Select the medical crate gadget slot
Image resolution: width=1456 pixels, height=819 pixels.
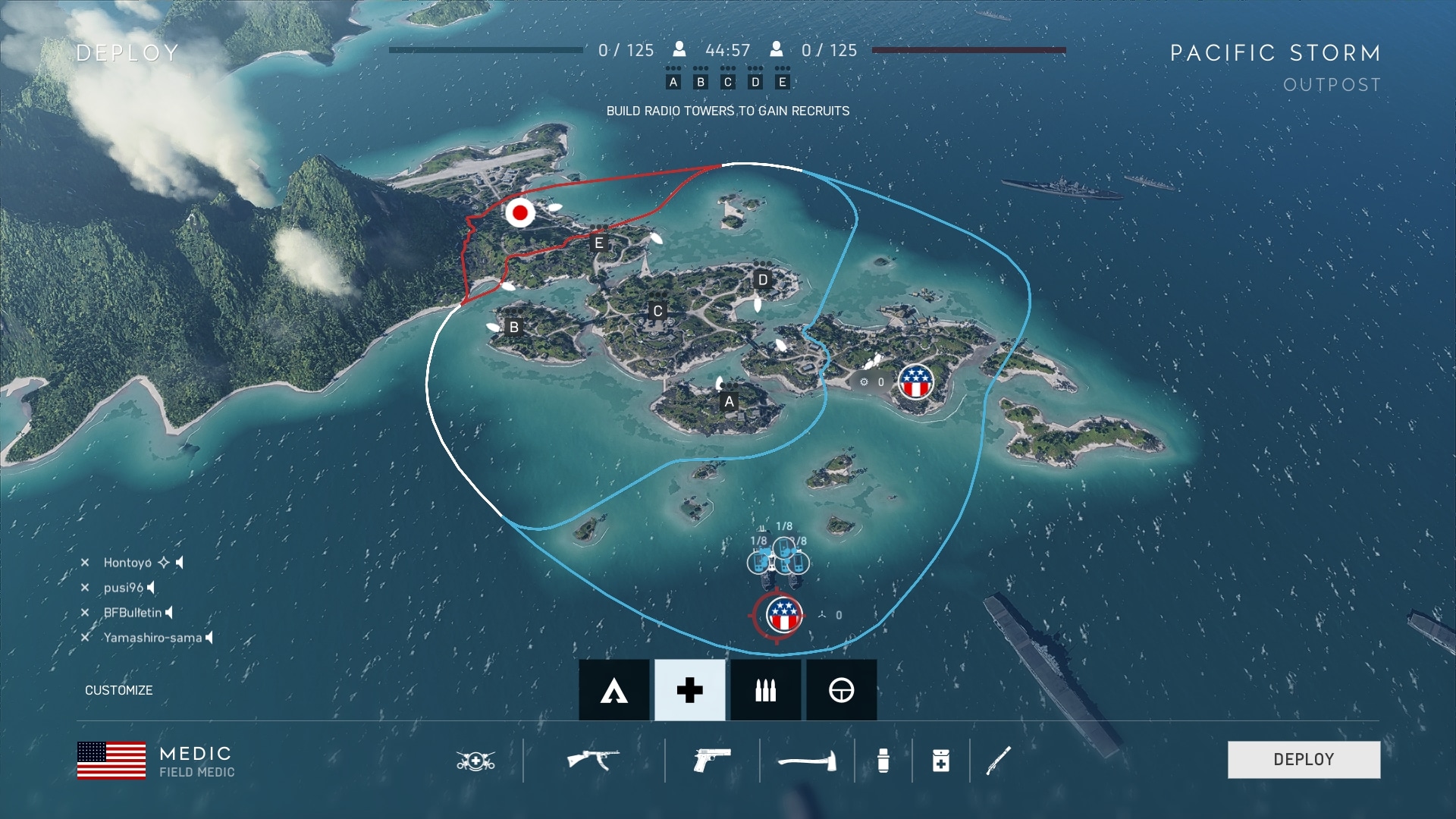(x=940, y=760)
